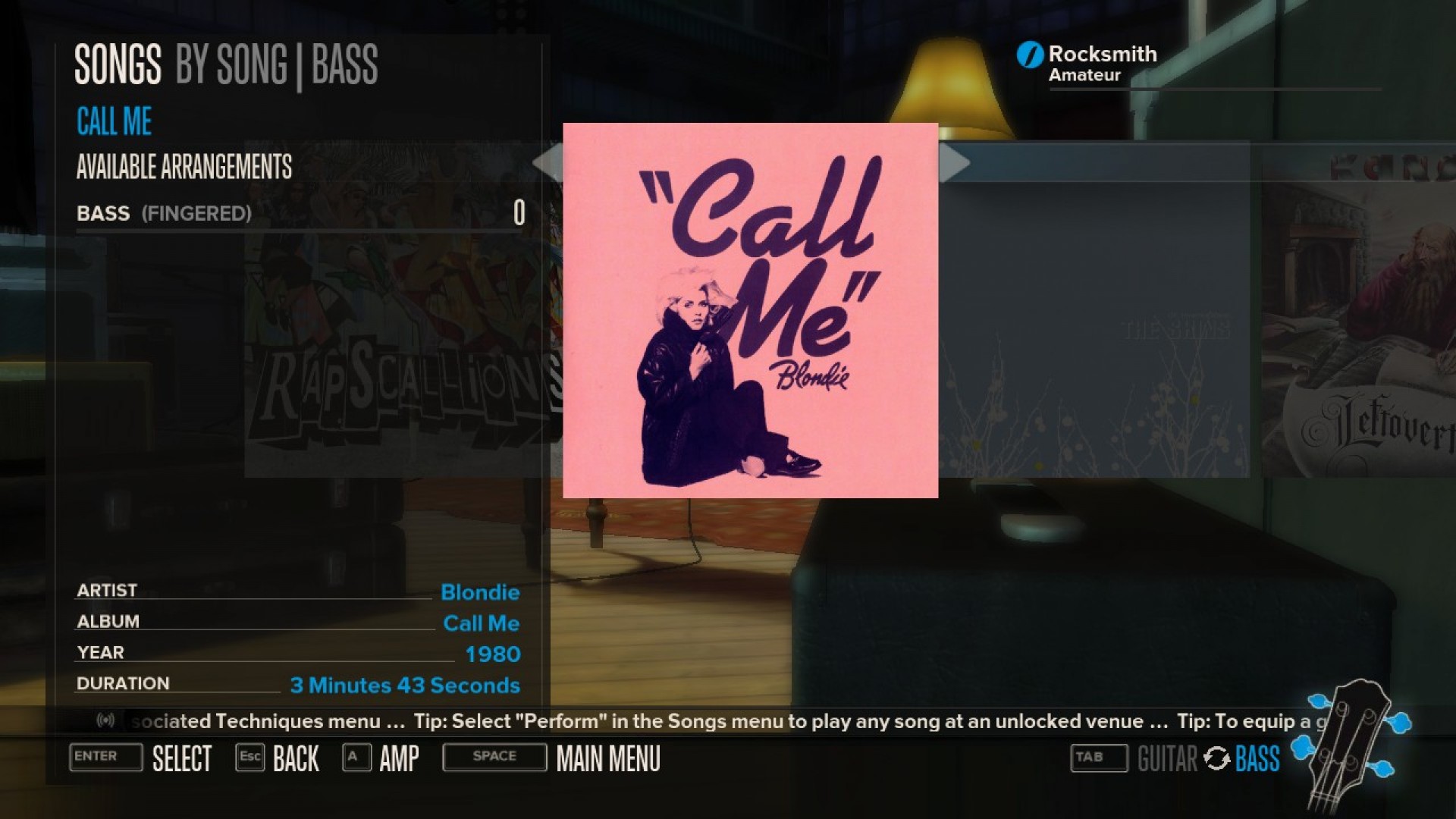Click the Tab key icon to switch instrument
Screen dimensions: 1456x819
click(x=1097, y=757)
